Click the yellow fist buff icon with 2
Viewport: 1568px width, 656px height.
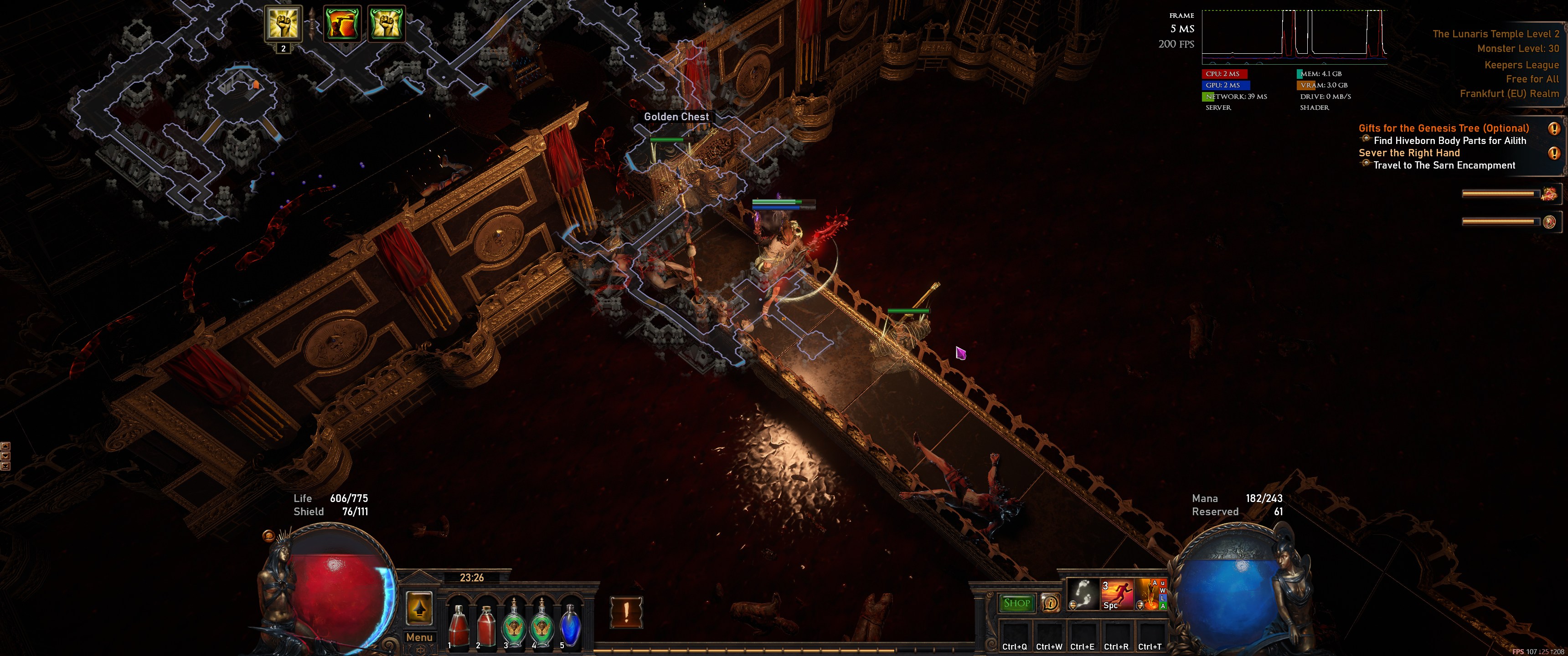point(283,24)
